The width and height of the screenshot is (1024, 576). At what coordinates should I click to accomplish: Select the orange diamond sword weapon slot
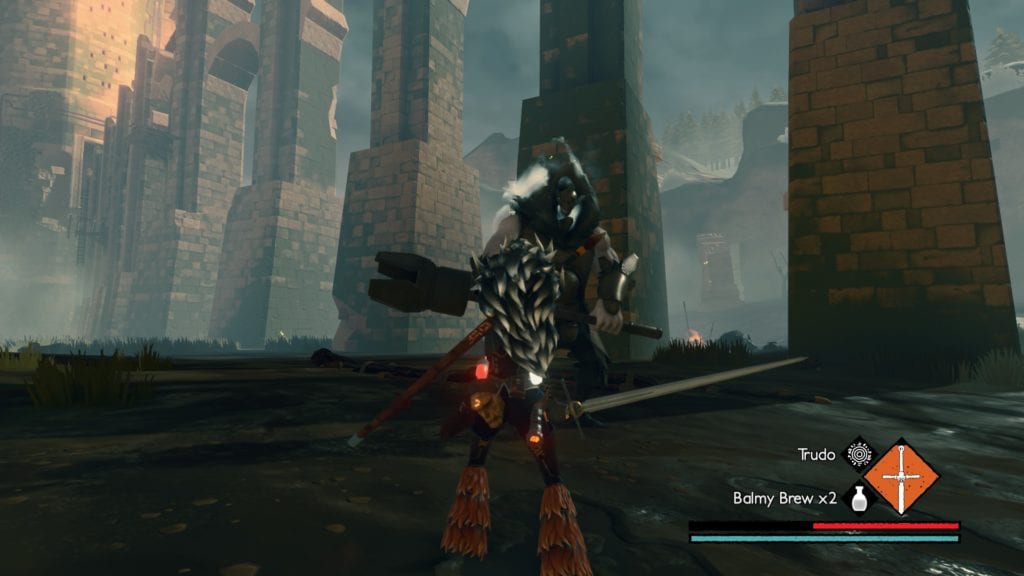tap(901, 477)
